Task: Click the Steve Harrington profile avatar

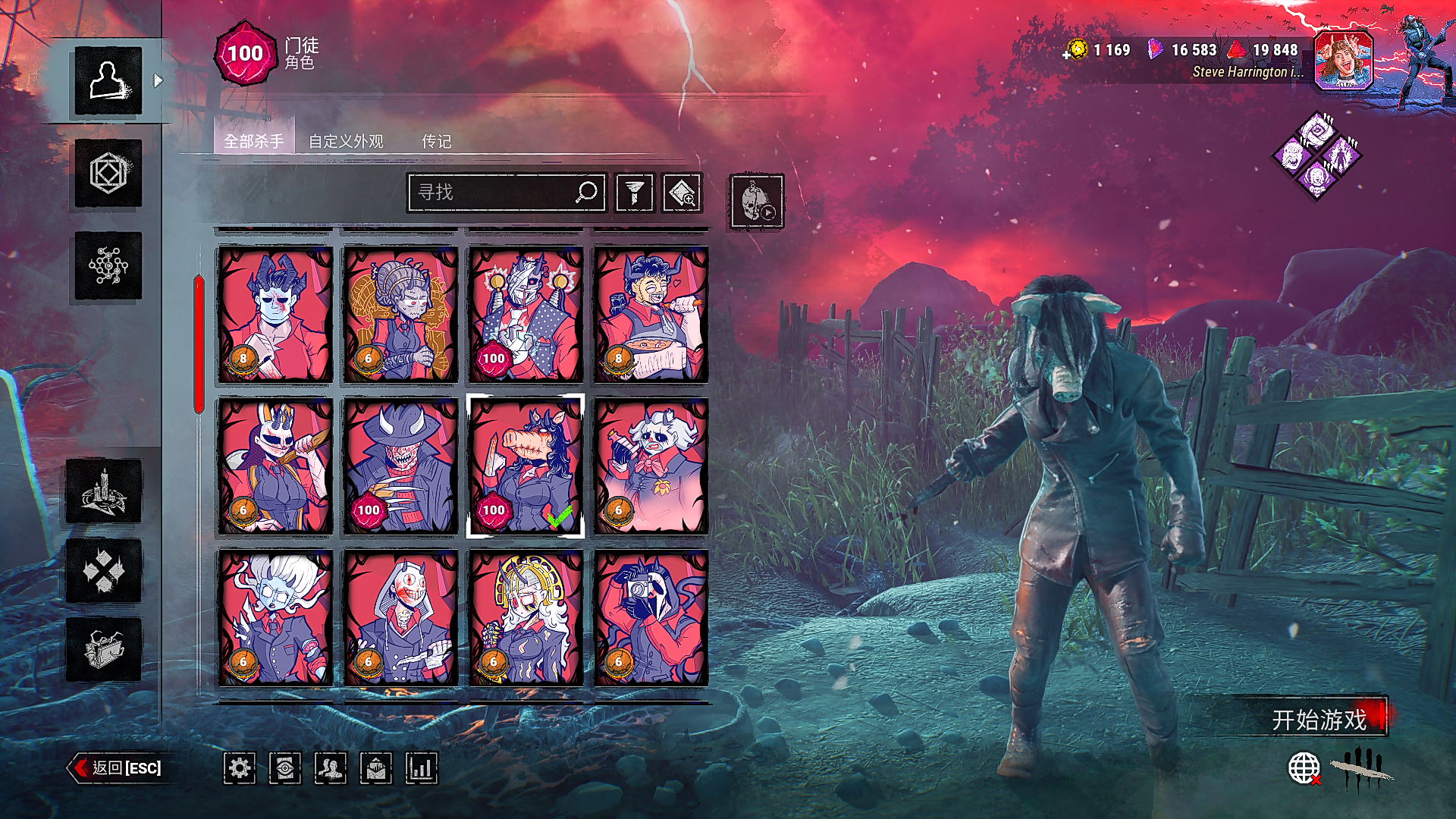Action: coord(1343,61)
